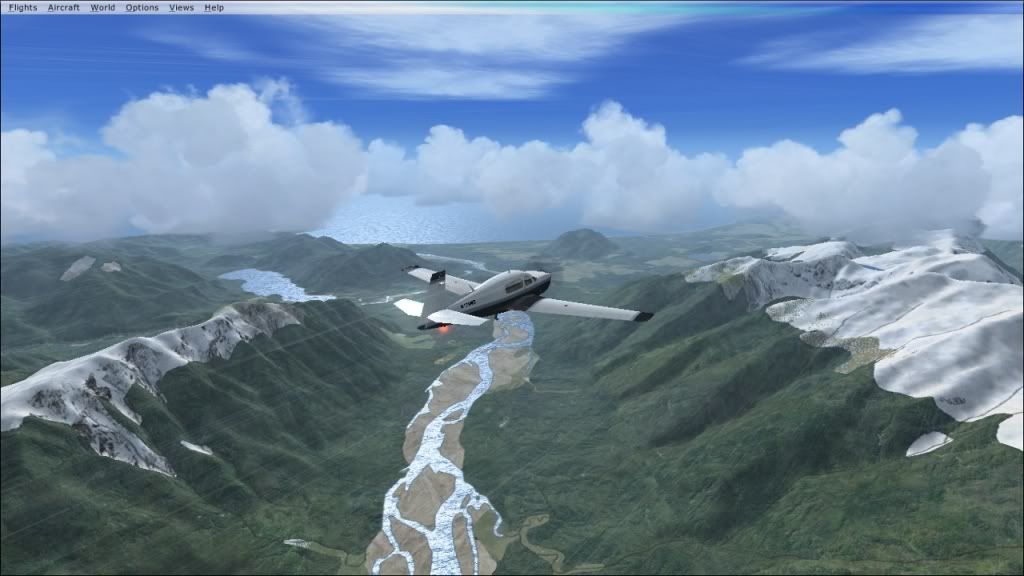
Task: Open the Options menu
Action: coord(142,7)
